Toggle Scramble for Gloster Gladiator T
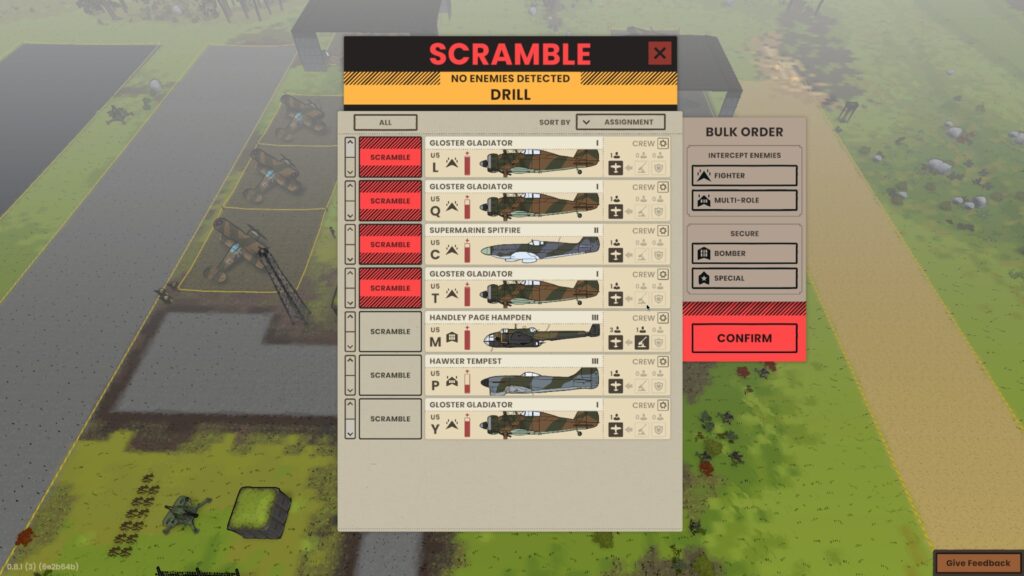Image resolution: width=1024 pixels, height=576 pixels. click(390, 288)
